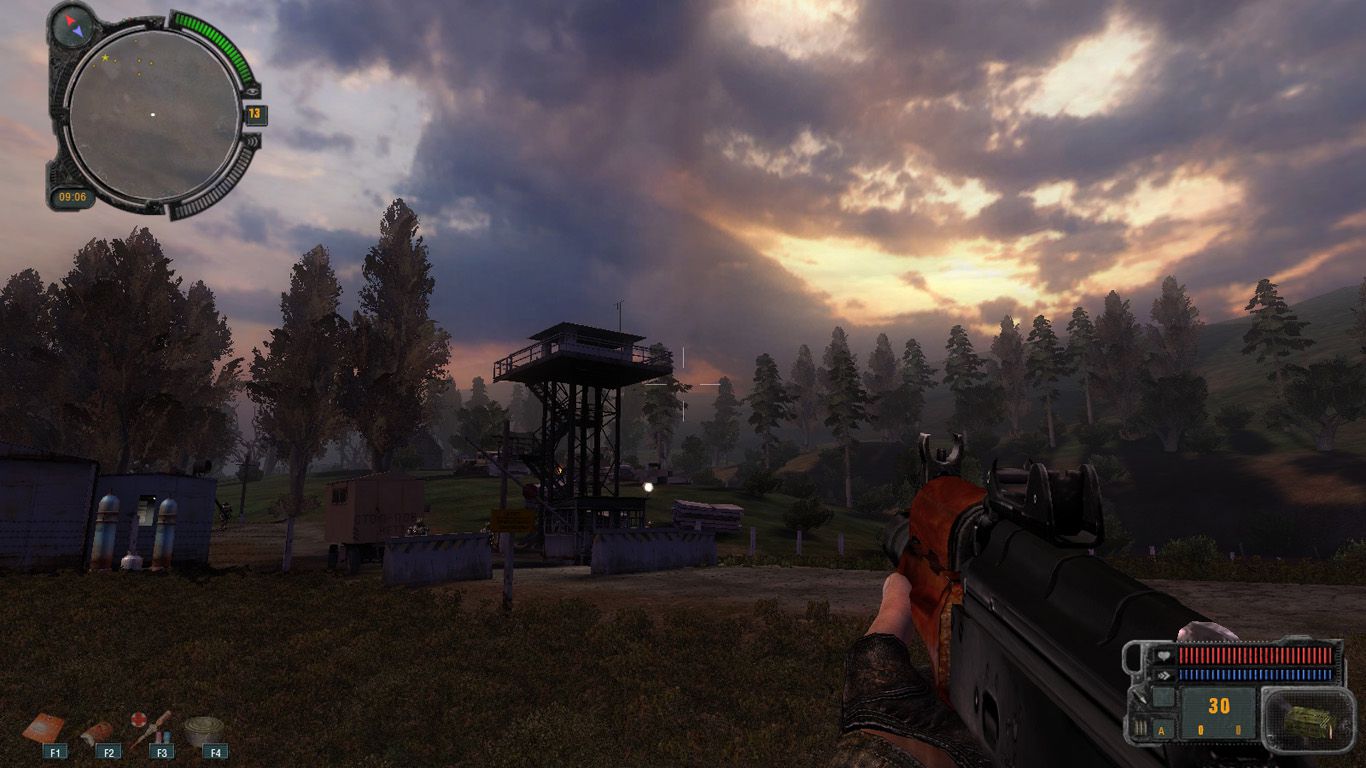The height and width of the screenshot is (768, 1366).
Task: Use the bandage quick slot item
Action: tap(43, 727)
